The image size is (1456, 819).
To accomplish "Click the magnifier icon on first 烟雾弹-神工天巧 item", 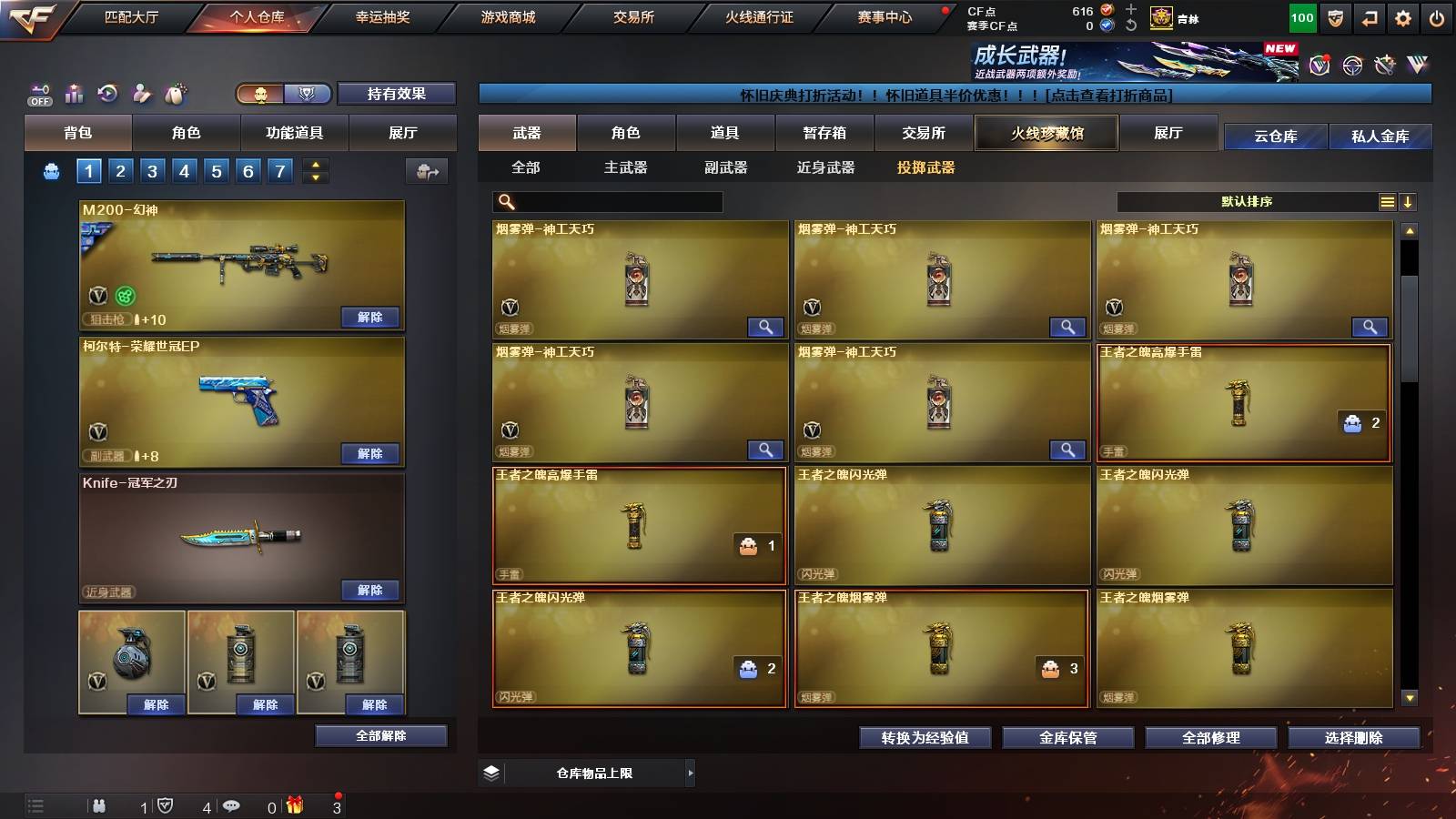I will (x=767, y=327).
